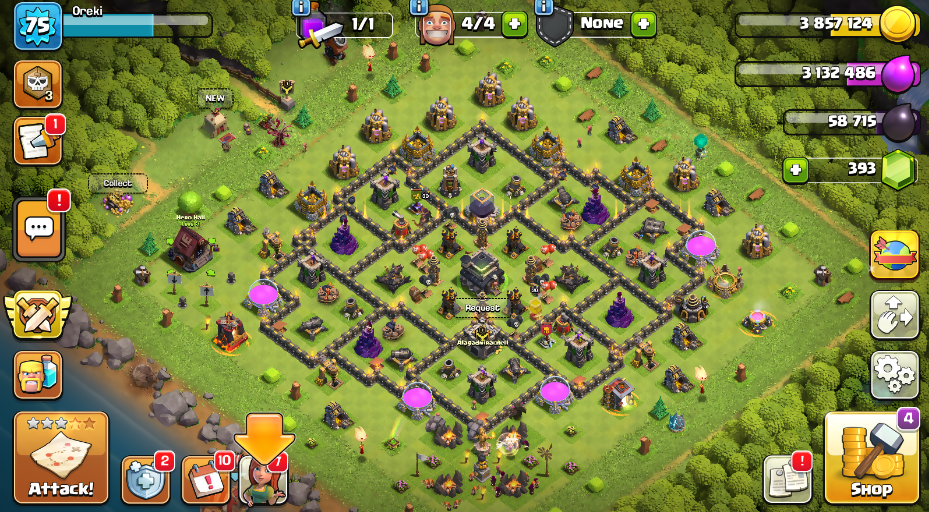The image size is (929, 512).
Task: Open the shield icon with the 2 badge
Action: [x=145, y=481]
